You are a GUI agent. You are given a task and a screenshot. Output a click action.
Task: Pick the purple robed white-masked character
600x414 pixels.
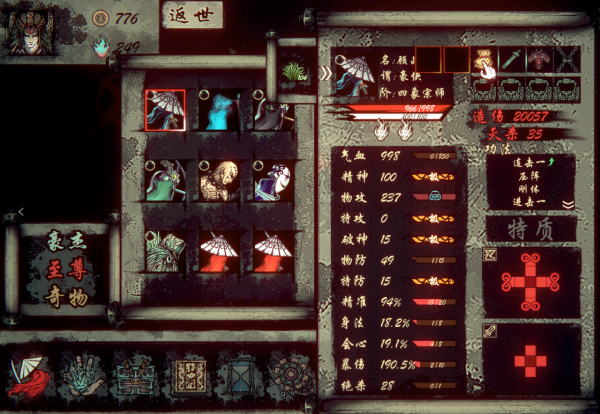point(272,180)
